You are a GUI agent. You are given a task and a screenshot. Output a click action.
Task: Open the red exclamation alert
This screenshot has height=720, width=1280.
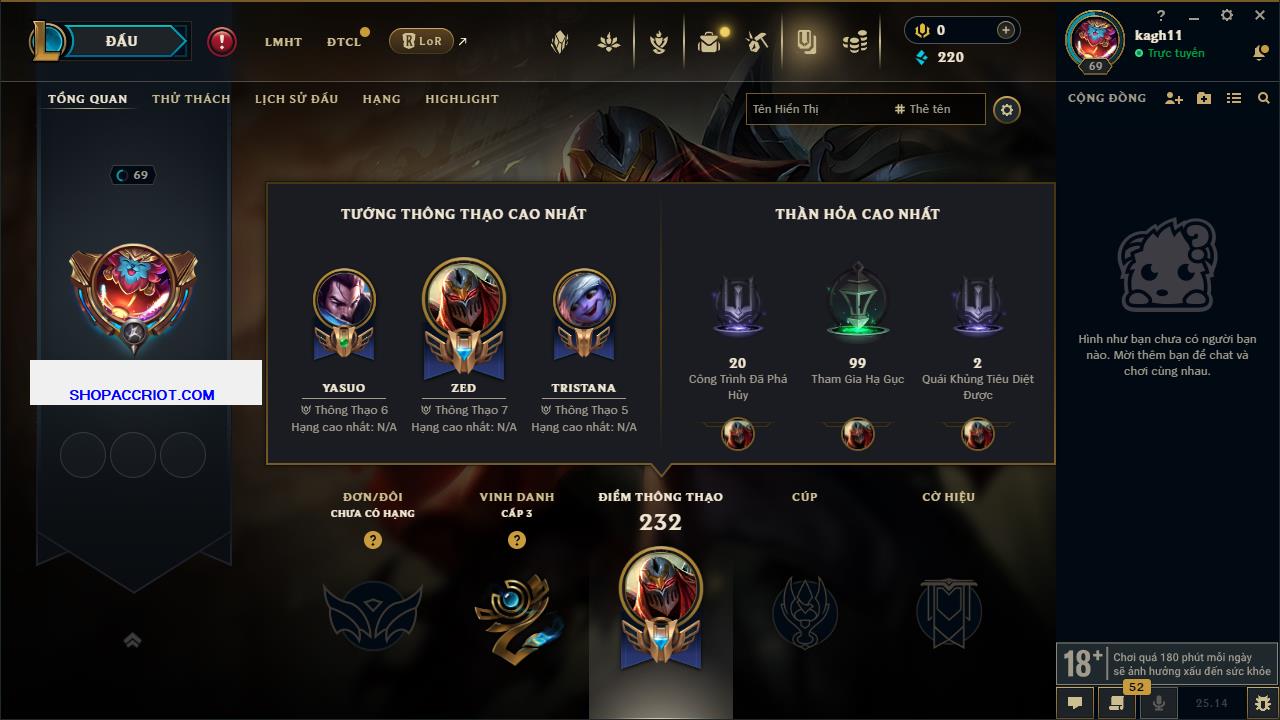point(222,41)
